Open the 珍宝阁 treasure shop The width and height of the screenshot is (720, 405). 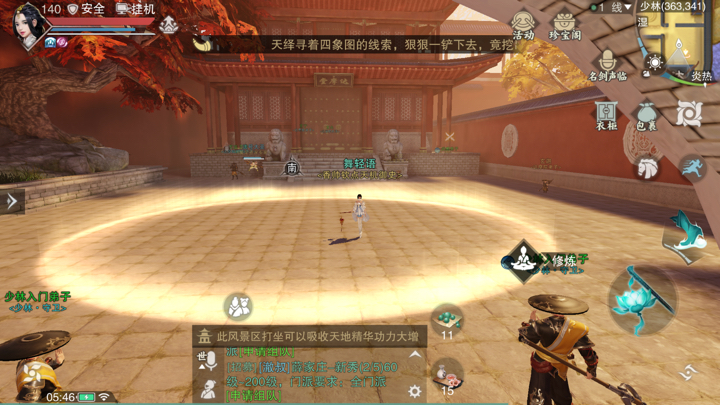click(565, 25)
